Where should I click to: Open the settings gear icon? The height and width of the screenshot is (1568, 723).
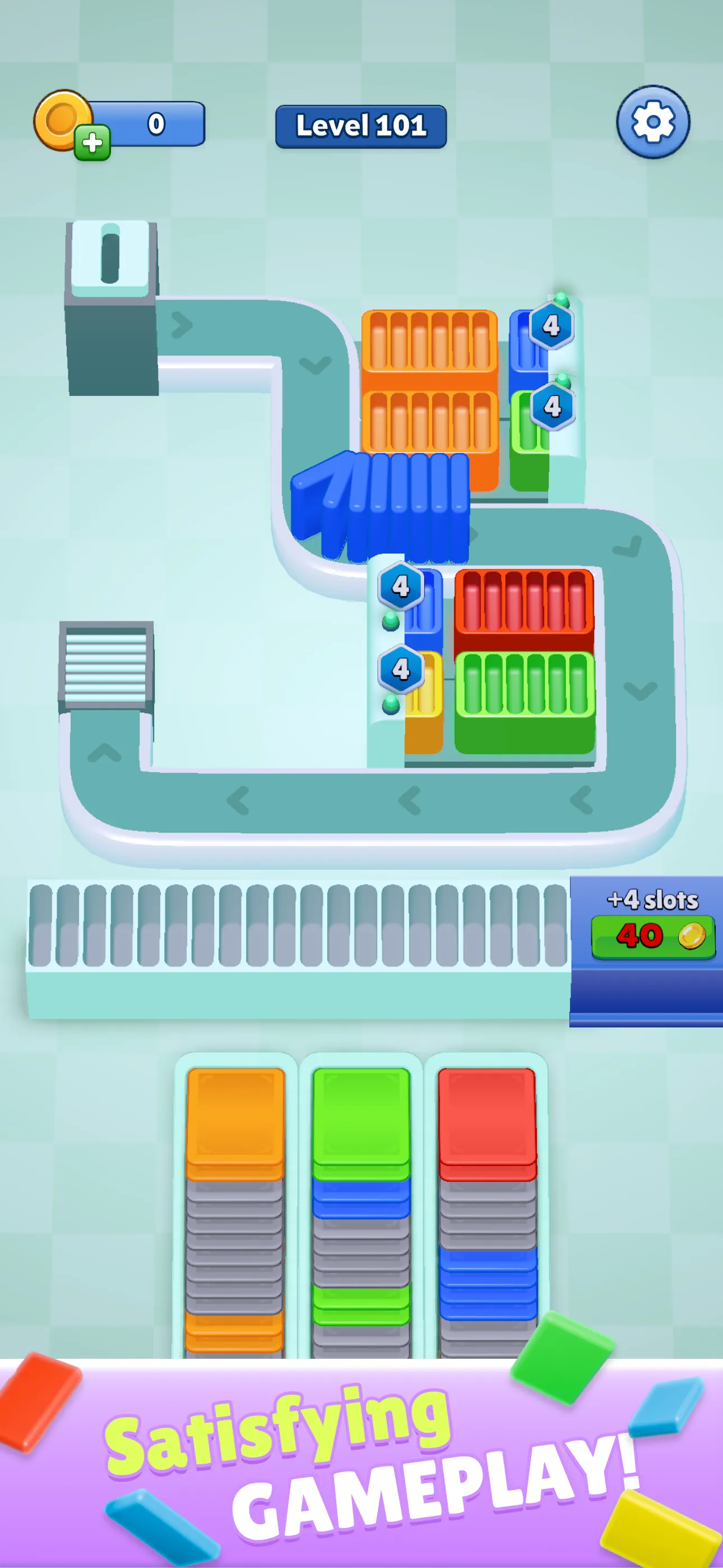point(654,121)
